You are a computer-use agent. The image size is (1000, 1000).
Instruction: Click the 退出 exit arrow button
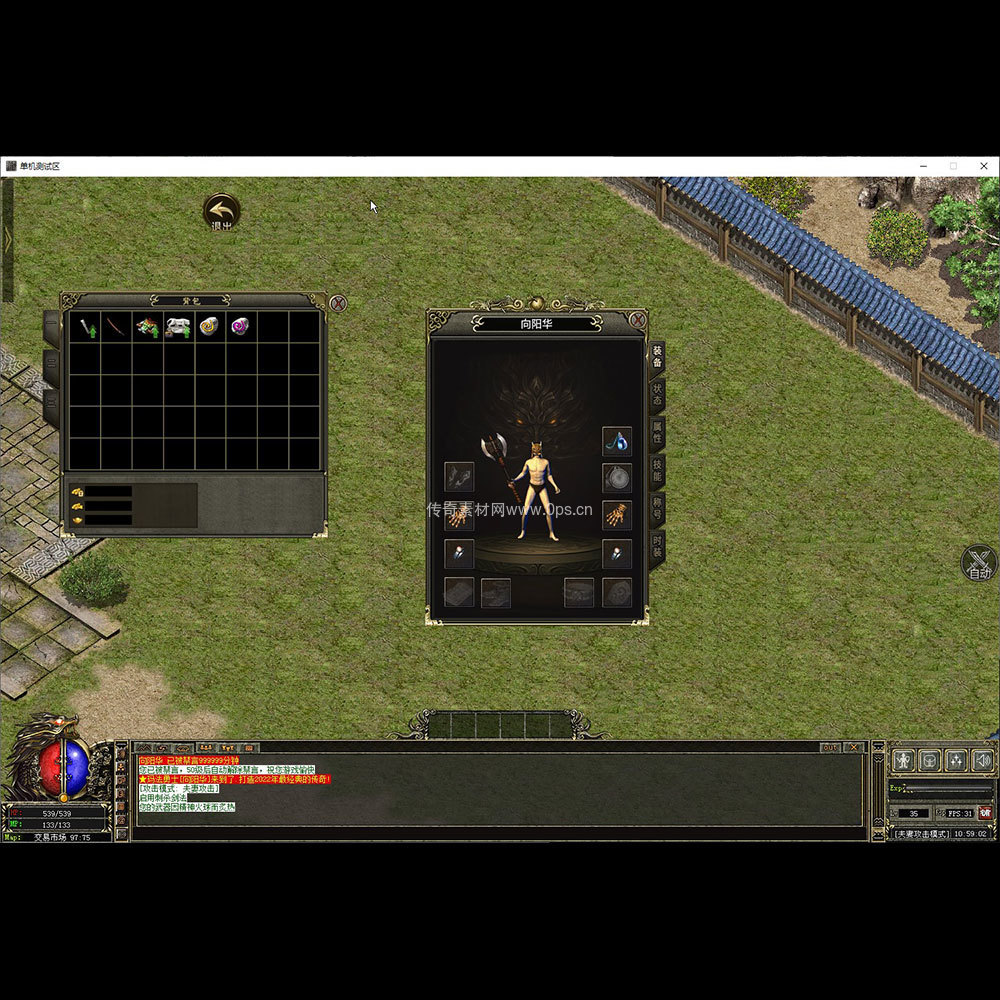tap(221, 211)
